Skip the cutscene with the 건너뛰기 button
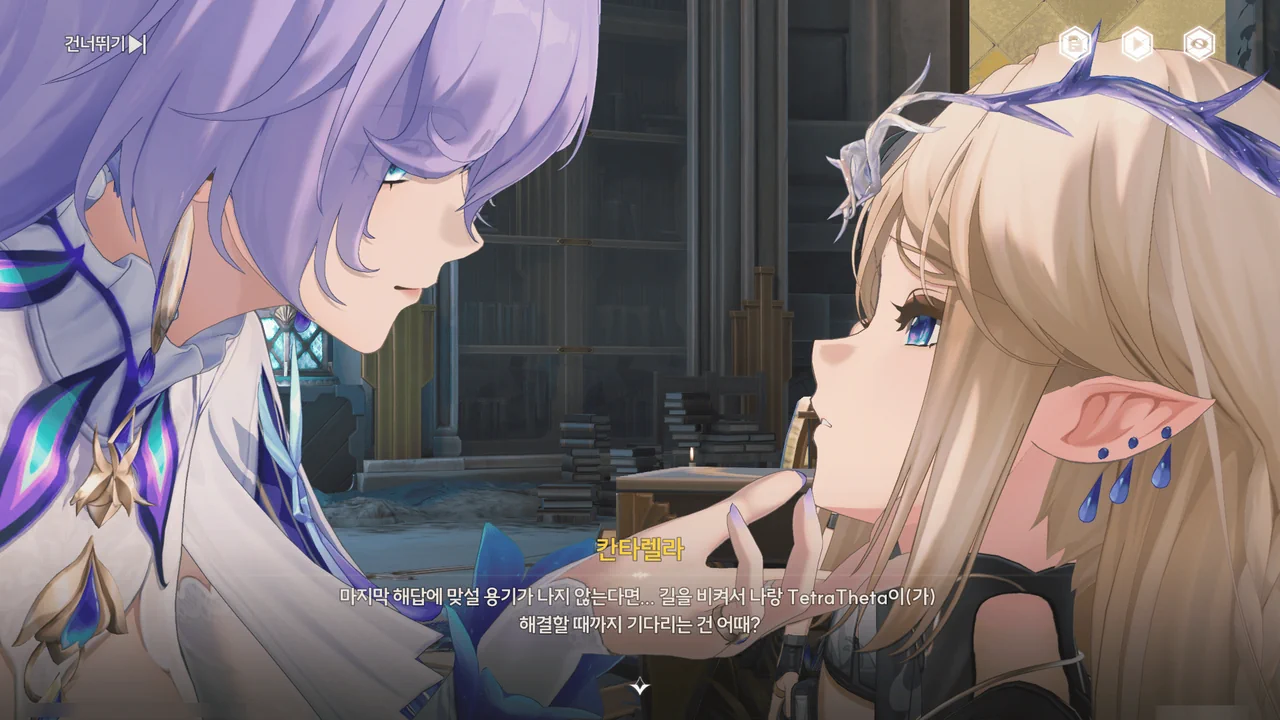 pos(106,44)
